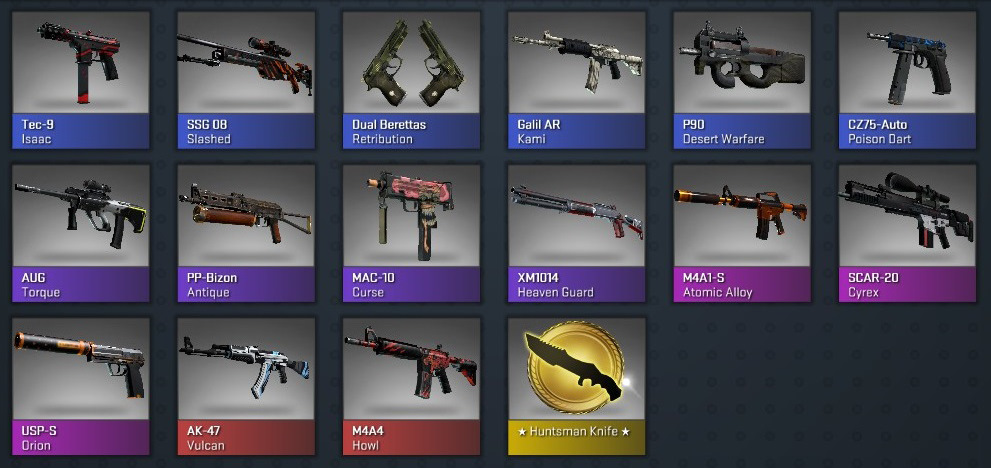This screenshot has height=468, width=991.
Task: Click the M4A1-S Atomic Alloy item
Action: tap(742, 233)
